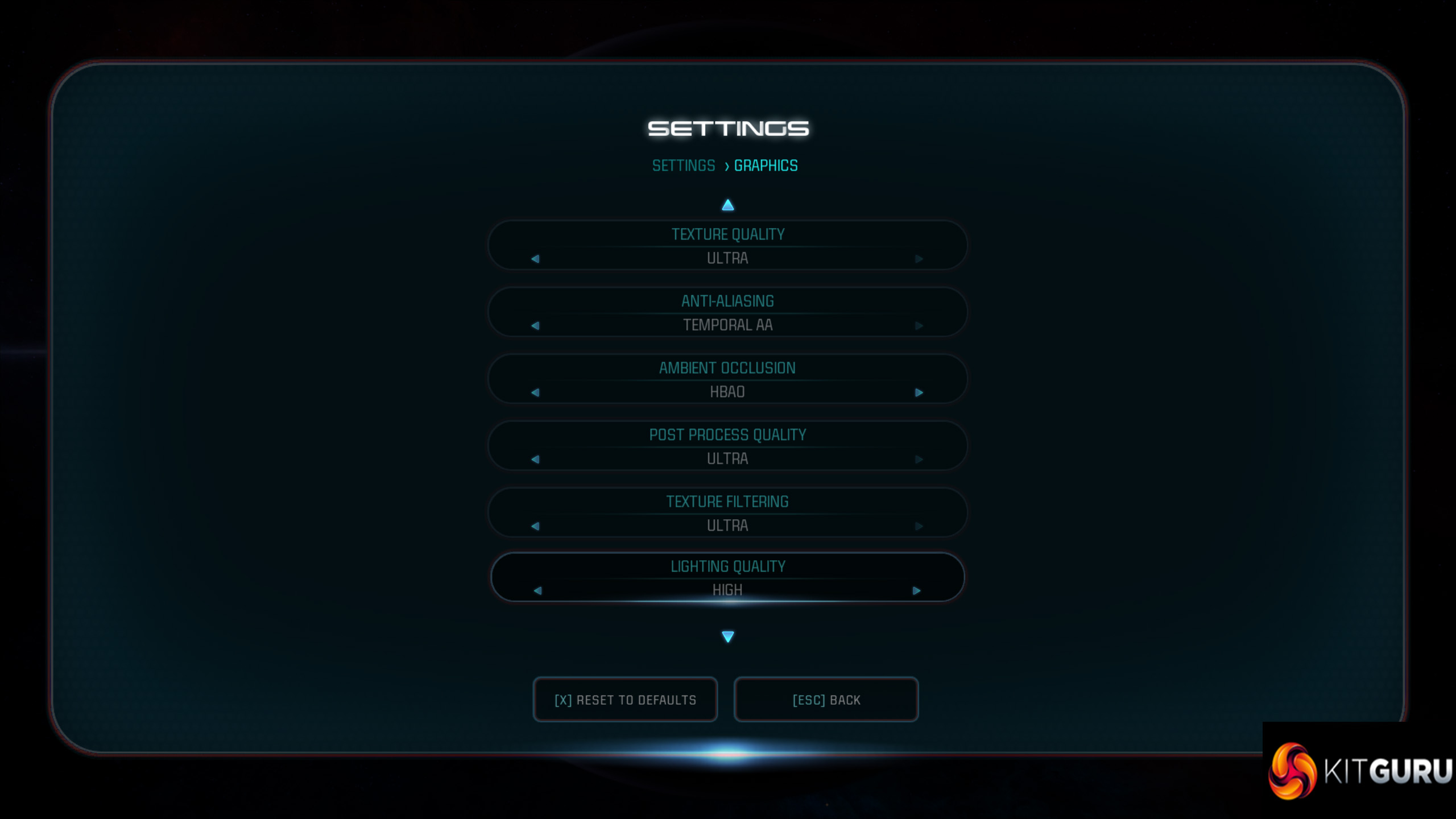The width and height of the screenshot is (1456, 819).
Task: Lower Texture Quality with its left arrow
Action: 535,259
